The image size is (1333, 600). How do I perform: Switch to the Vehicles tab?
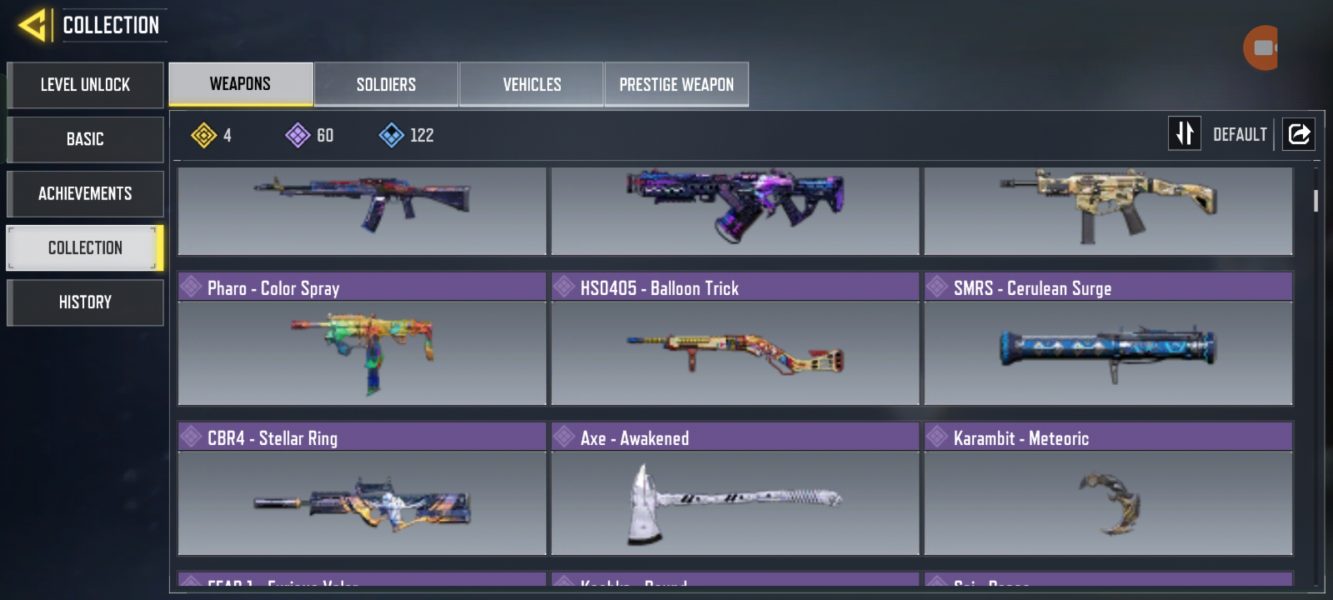point(531,85)
